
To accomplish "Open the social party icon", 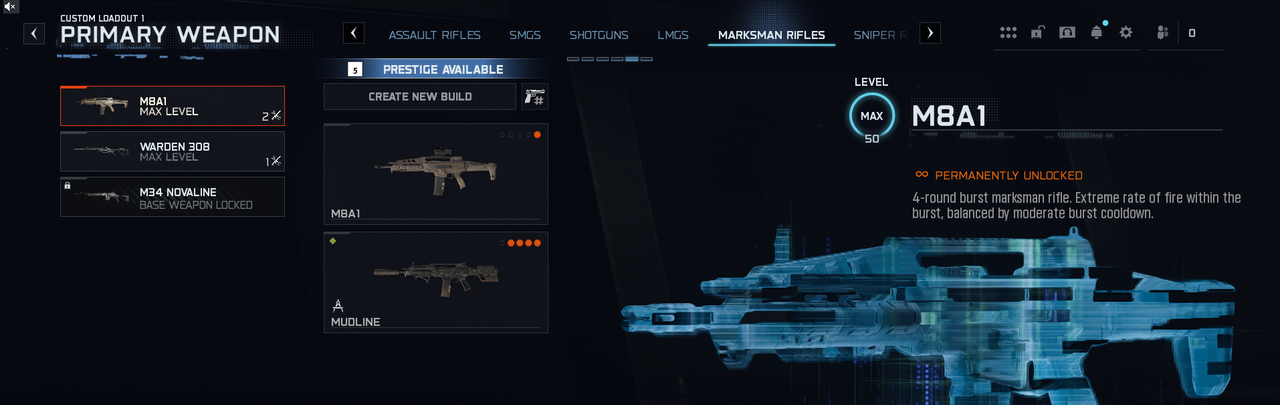I will (1162, 33).
